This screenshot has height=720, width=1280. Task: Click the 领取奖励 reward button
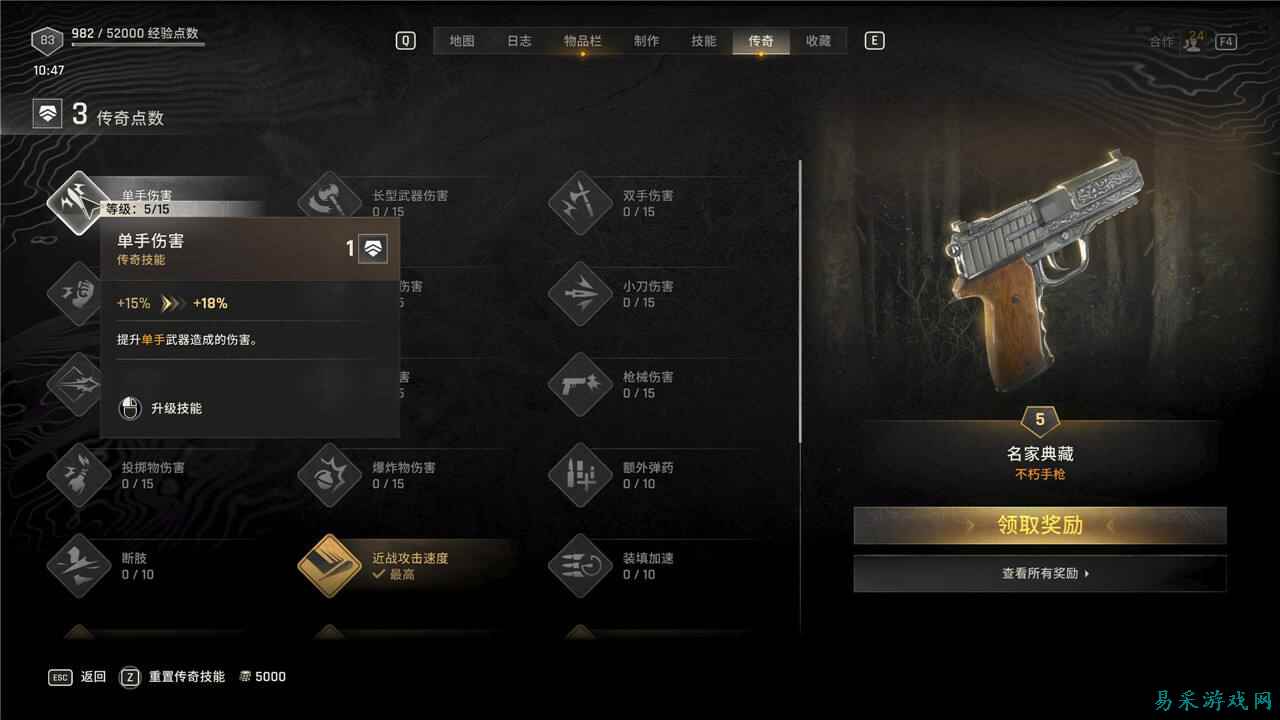click(x=1040, y=525)
